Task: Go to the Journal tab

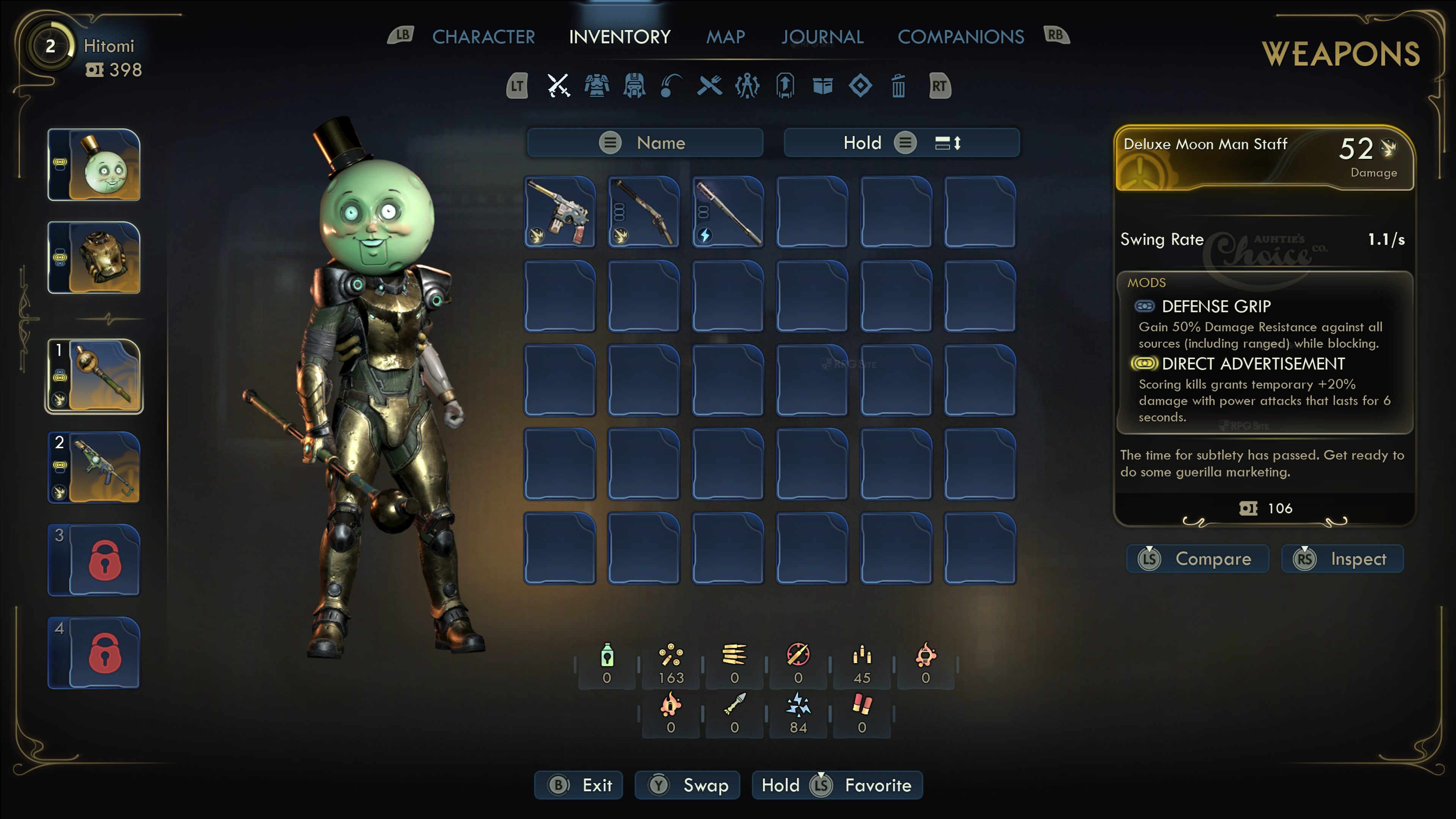Action: 822,37
